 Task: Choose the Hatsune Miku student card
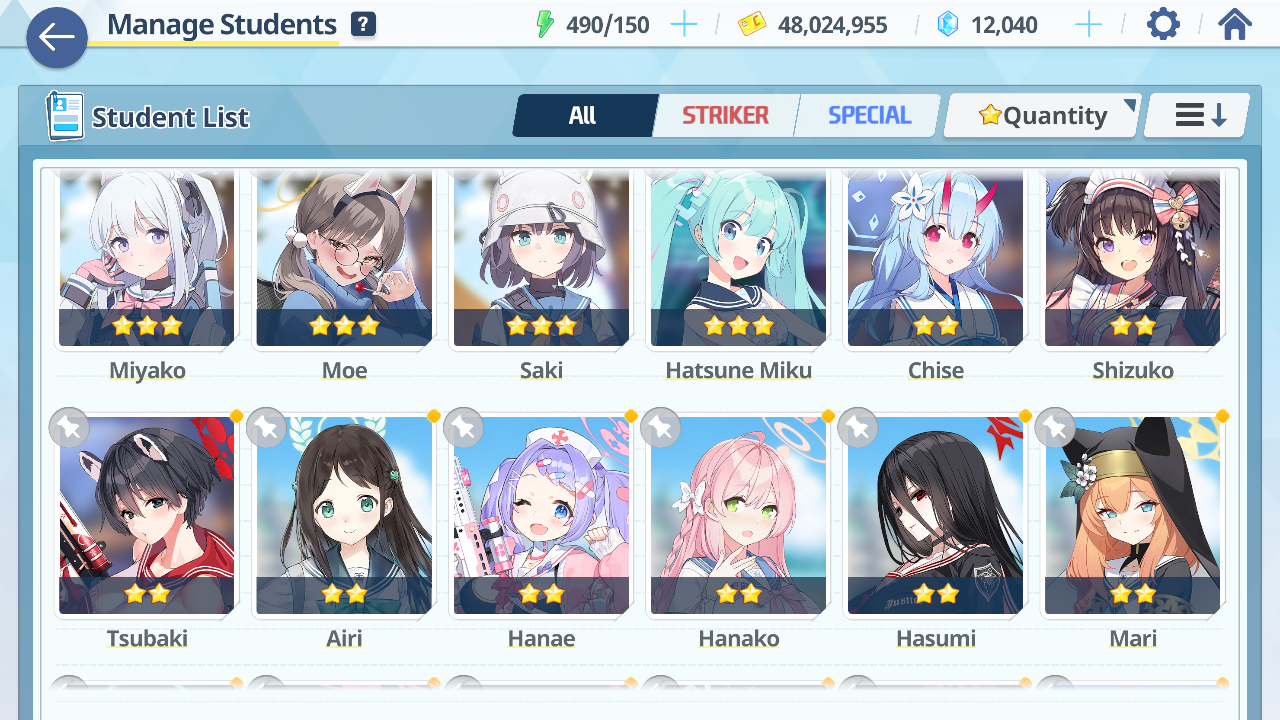click(x=738, y=260)
